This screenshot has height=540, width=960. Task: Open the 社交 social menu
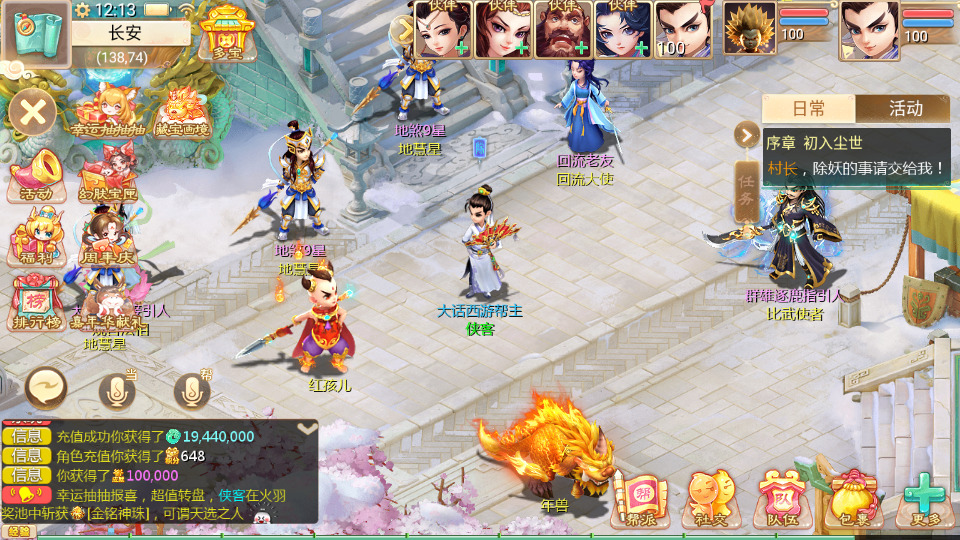709,496
